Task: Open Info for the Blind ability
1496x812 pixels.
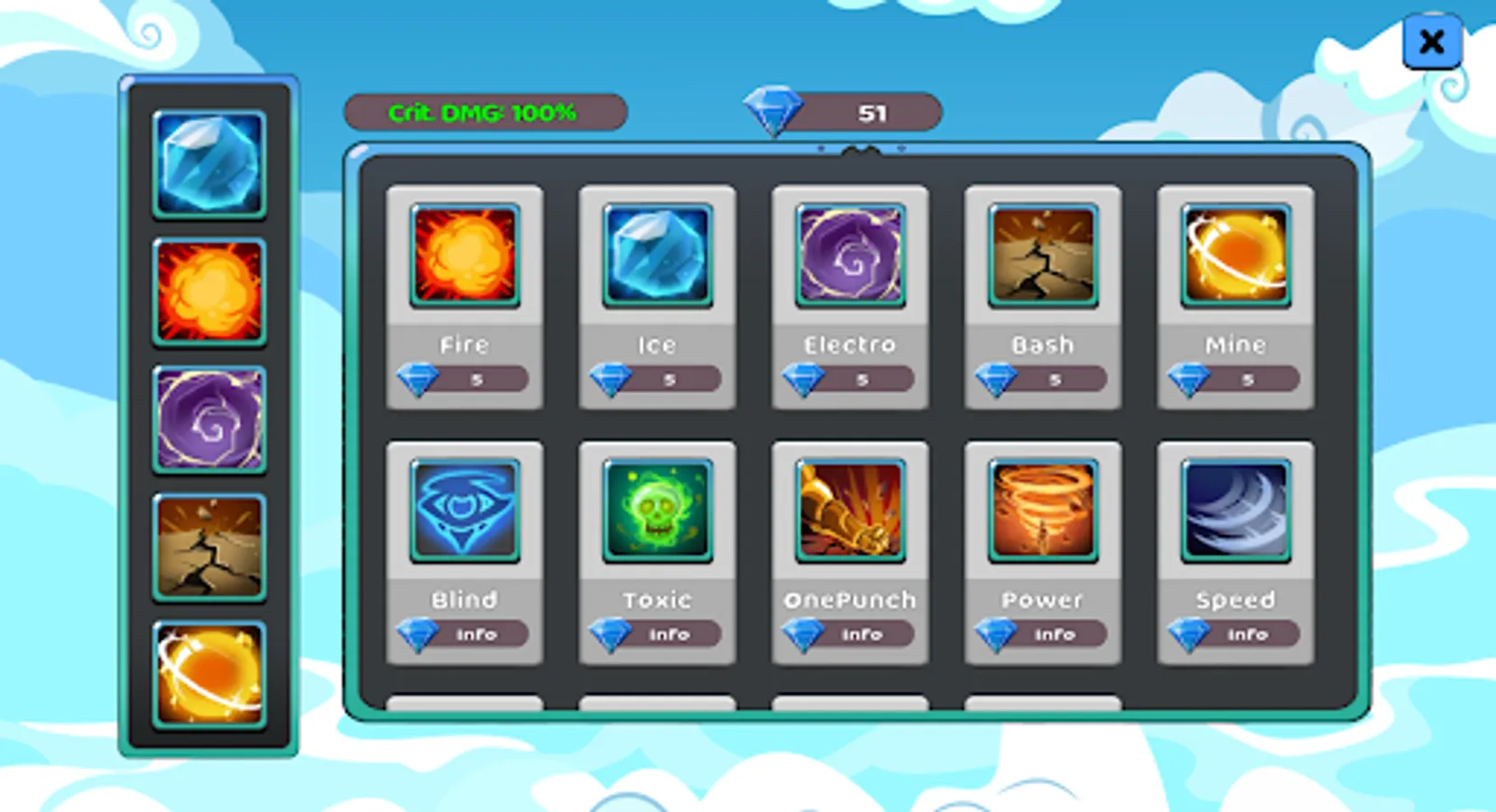Action: point(465,634)
